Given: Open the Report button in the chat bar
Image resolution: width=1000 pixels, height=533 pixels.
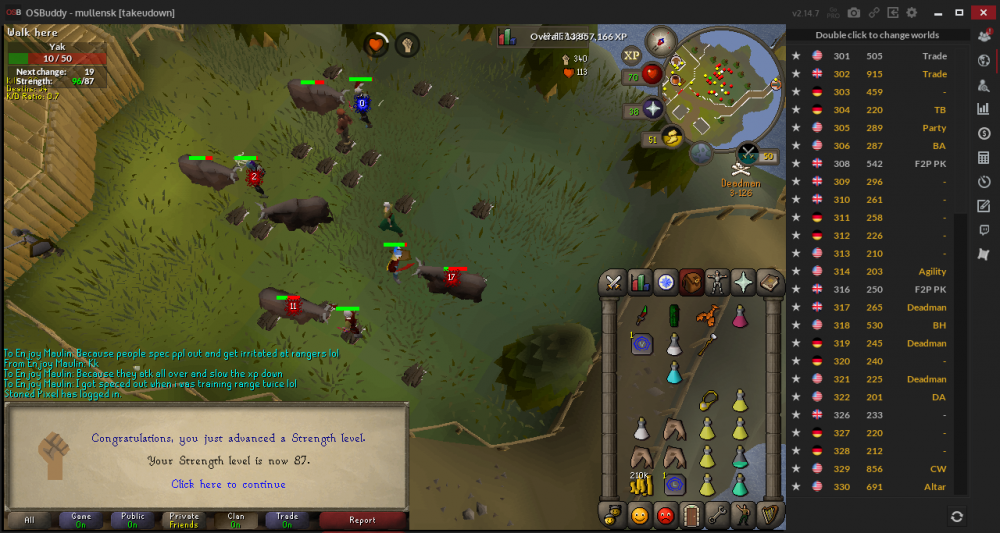Looking at the screenshot, I should coord(362,520).
